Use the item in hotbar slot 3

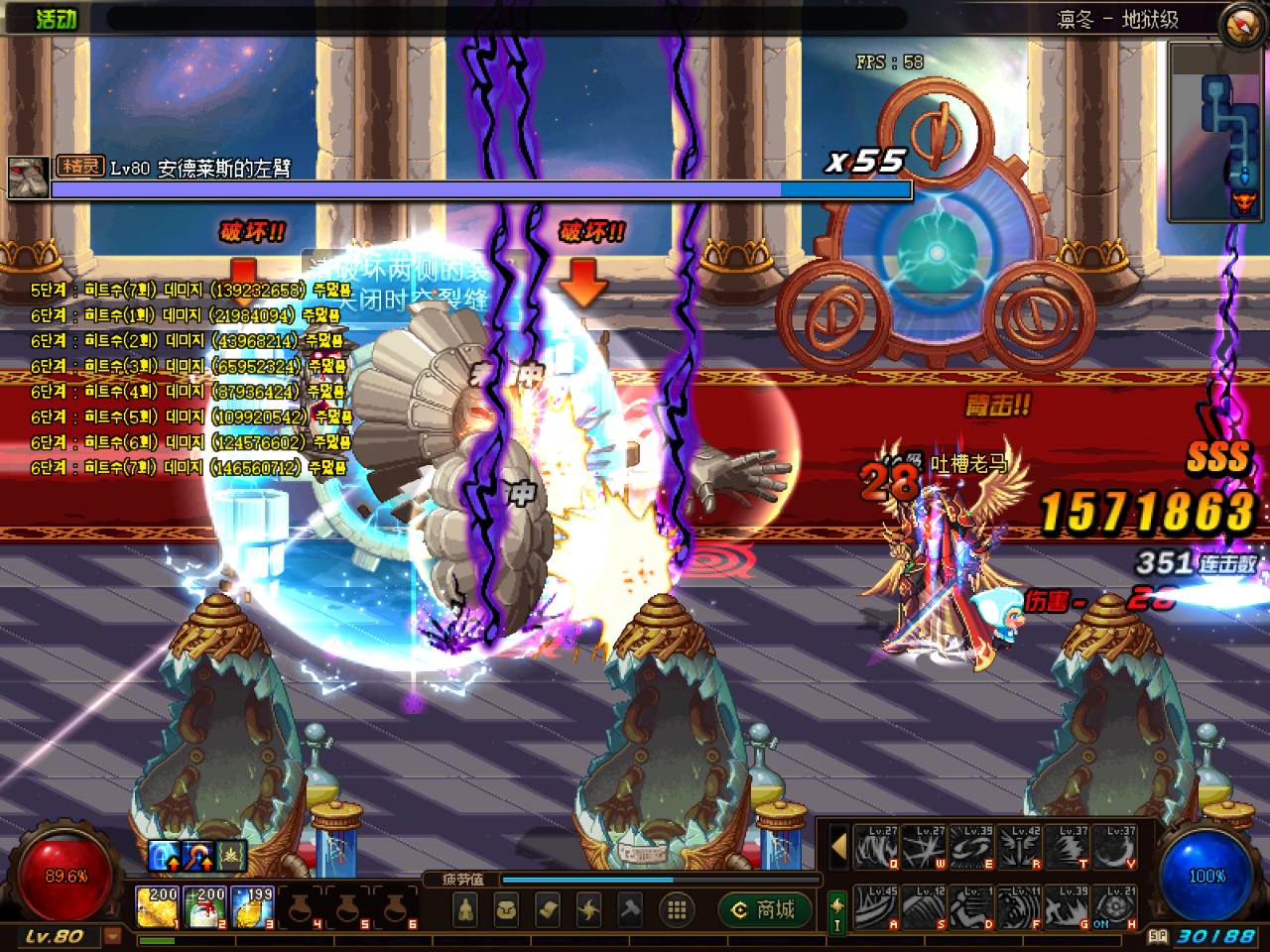coord(252,906)
